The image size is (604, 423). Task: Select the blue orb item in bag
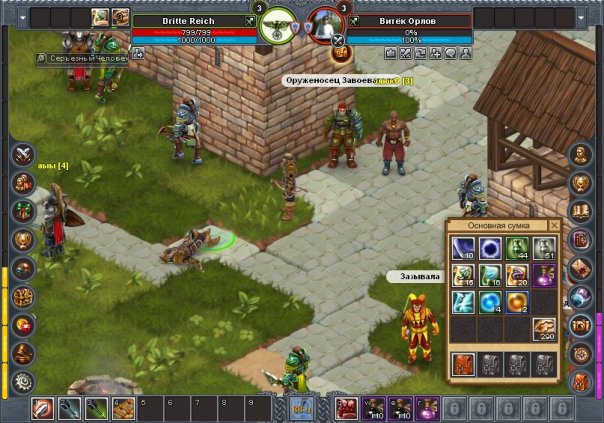(492, 302)
